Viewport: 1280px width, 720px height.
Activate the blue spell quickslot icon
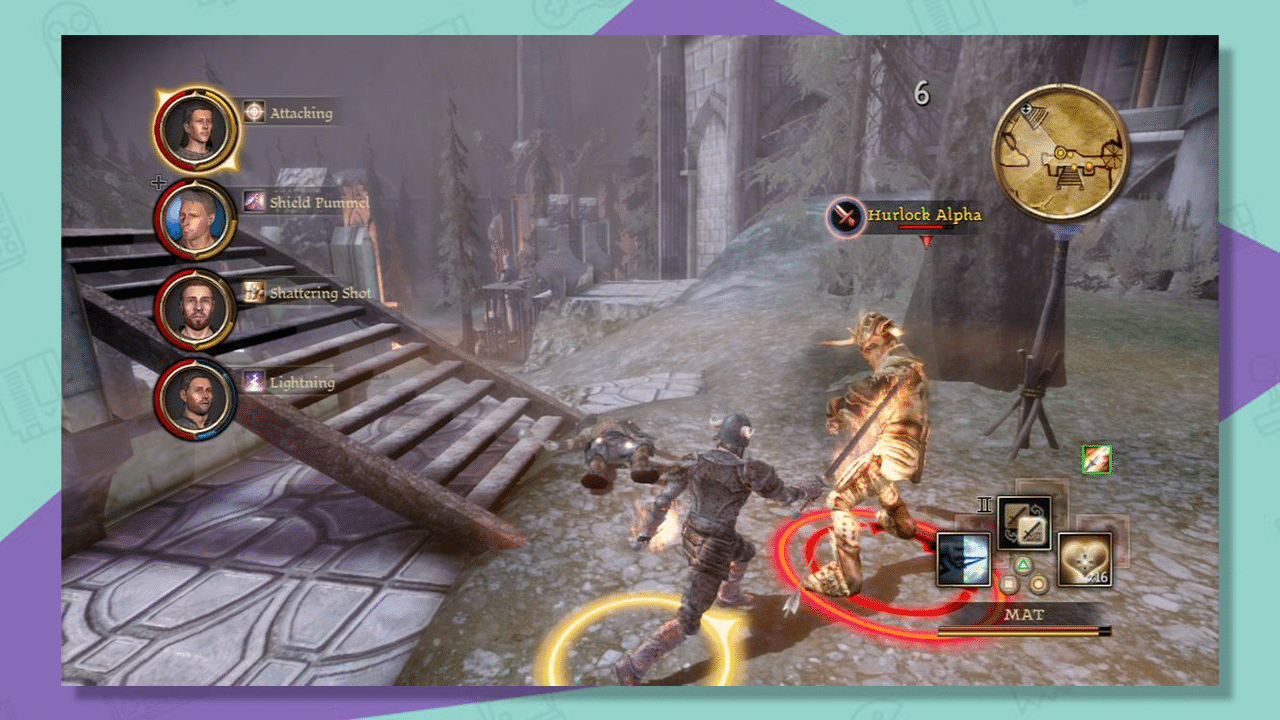[x=962, y=558]
